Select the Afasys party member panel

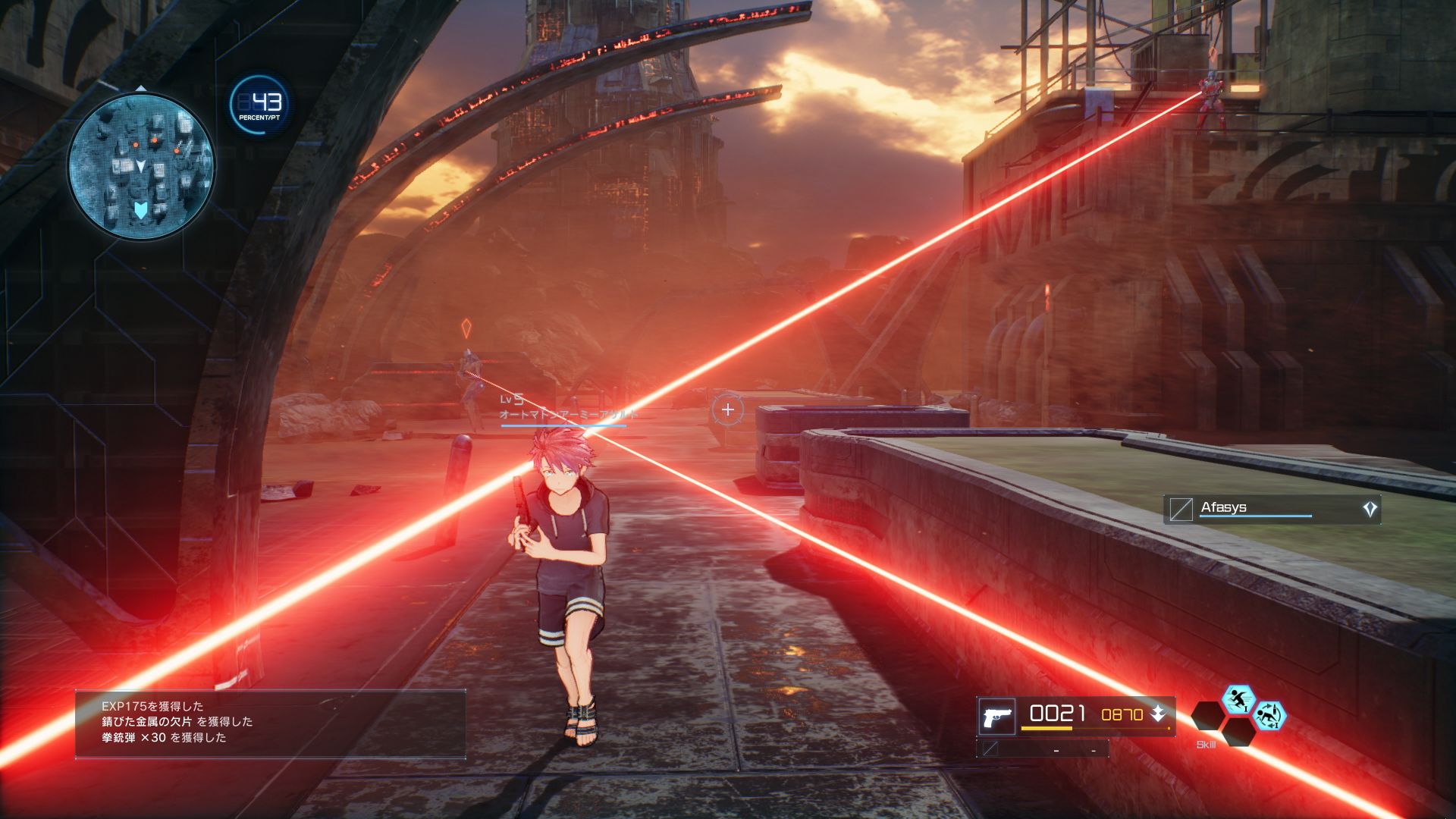point(1271,509)
